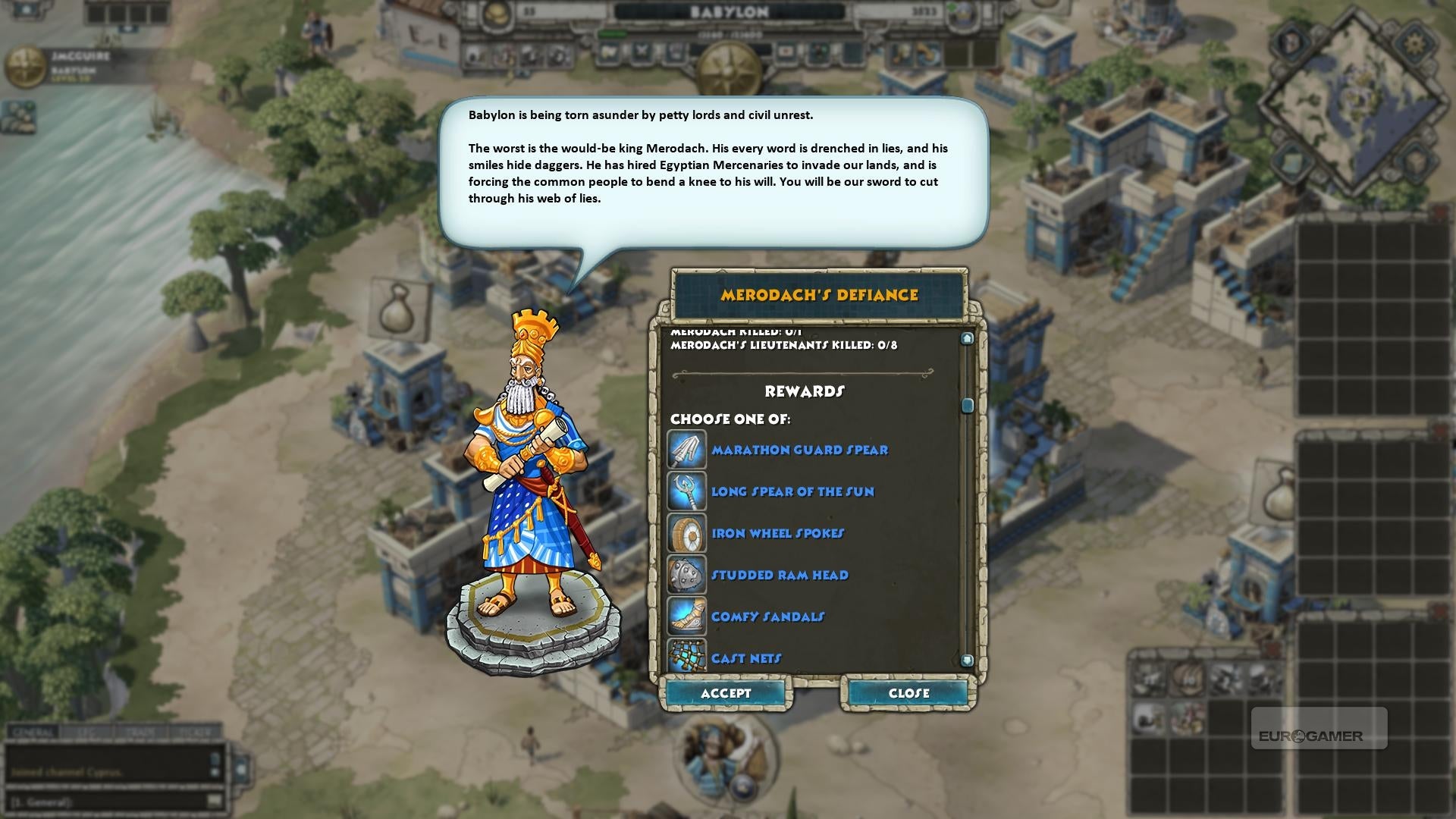Switch to the General chat tab
The height and width of the screenshot is (819, 1456).
(32, 733)
